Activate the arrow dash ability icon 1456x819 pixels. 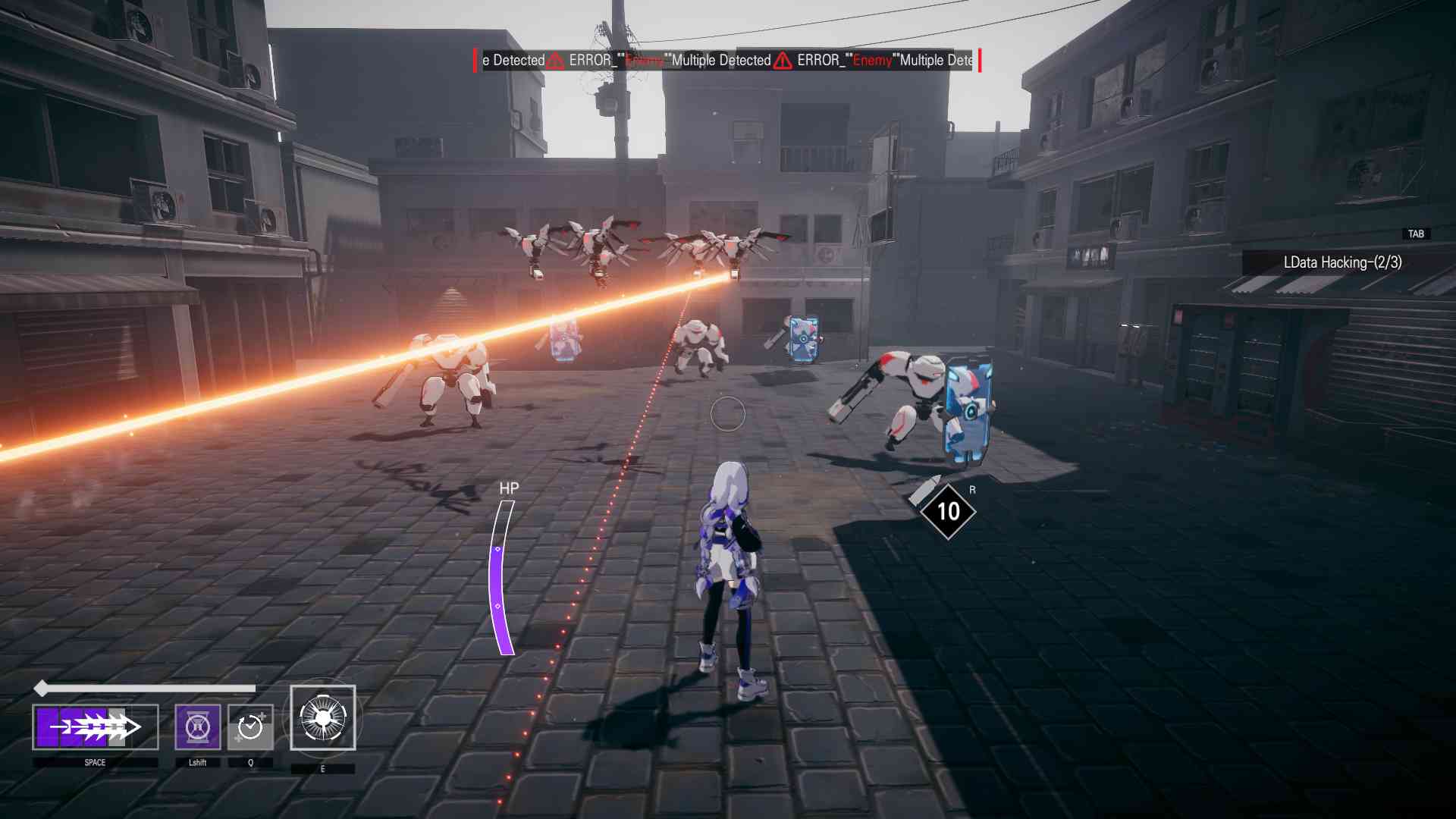click(x=95, y=727)
